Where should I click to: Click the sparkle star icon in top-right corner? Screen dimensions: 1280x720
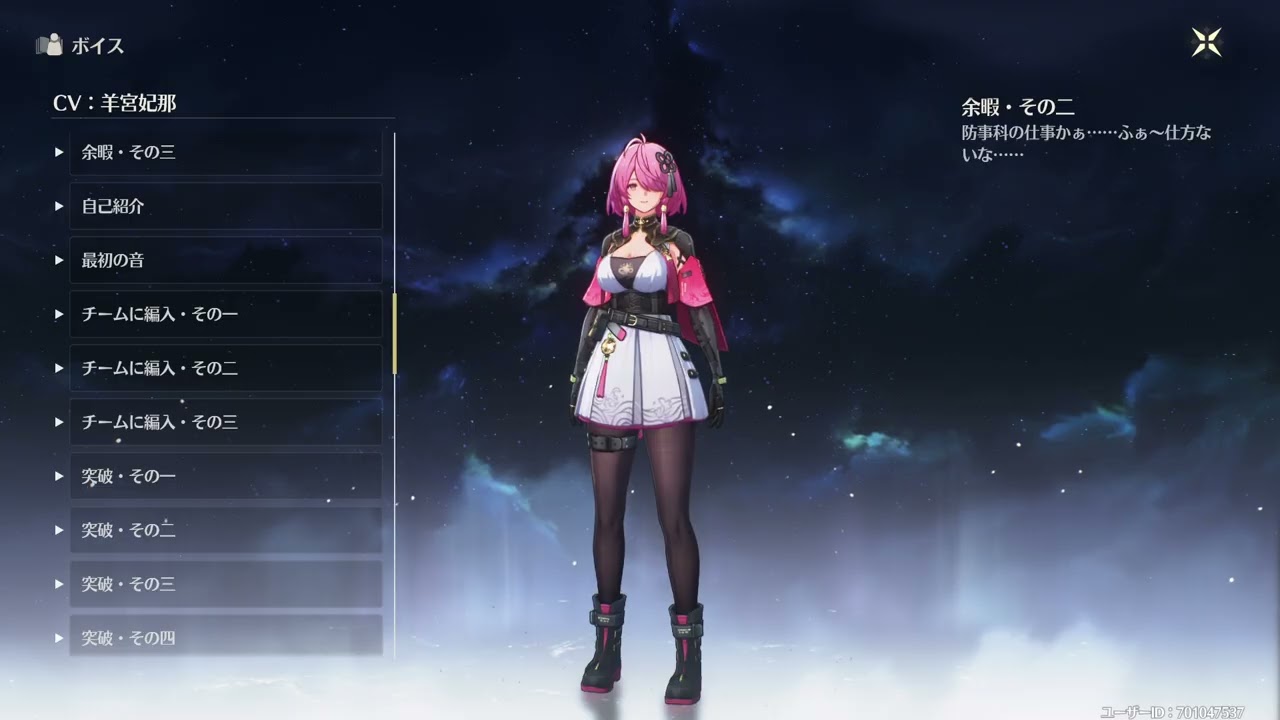(1206, 41)
